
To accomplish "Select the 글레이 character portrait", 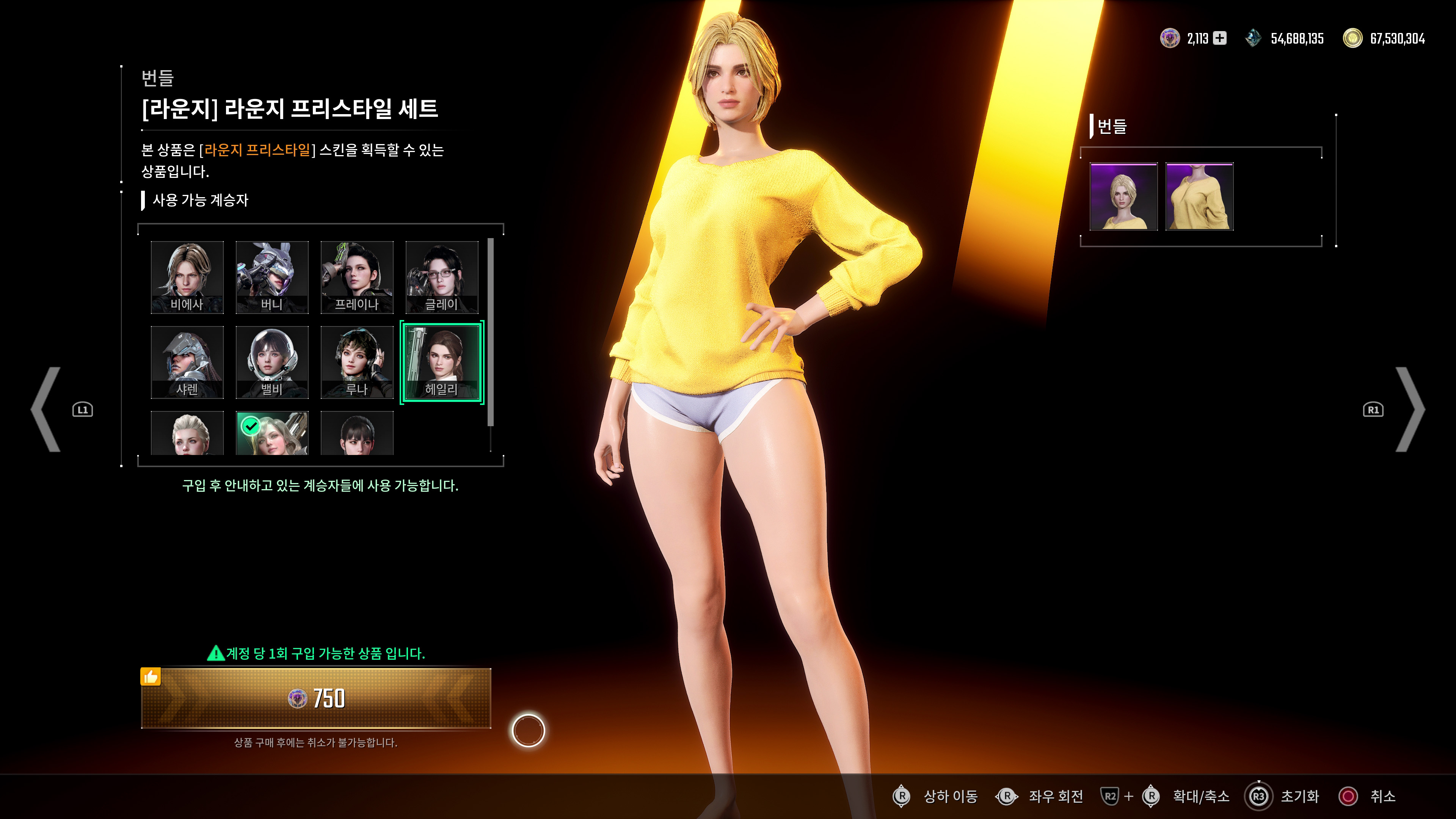I will pyautogui.click(x=442, y=276).
